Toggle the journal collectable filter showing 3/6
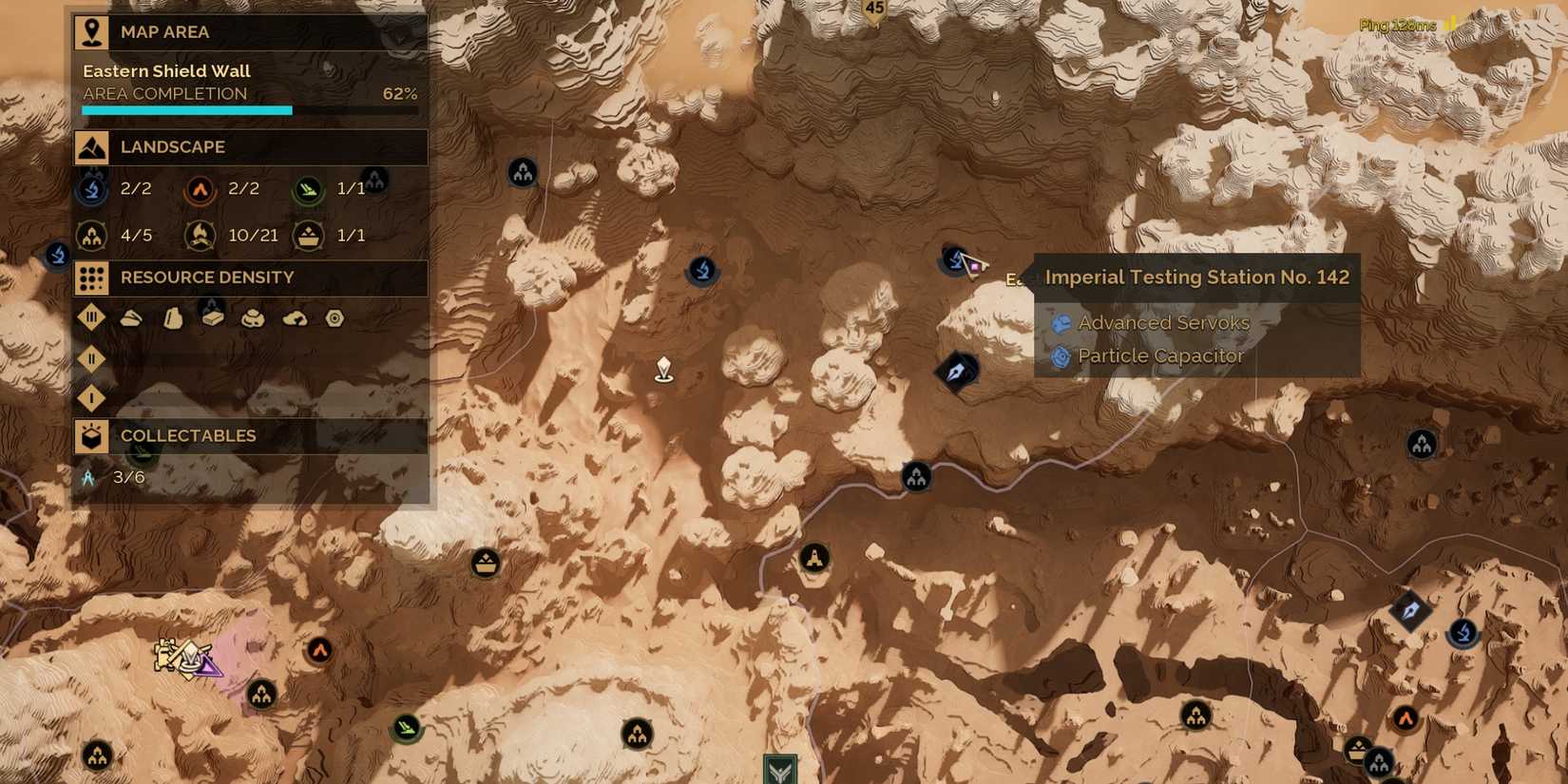This screenshot has height=784, width=1568. click(x=89, y=477)
